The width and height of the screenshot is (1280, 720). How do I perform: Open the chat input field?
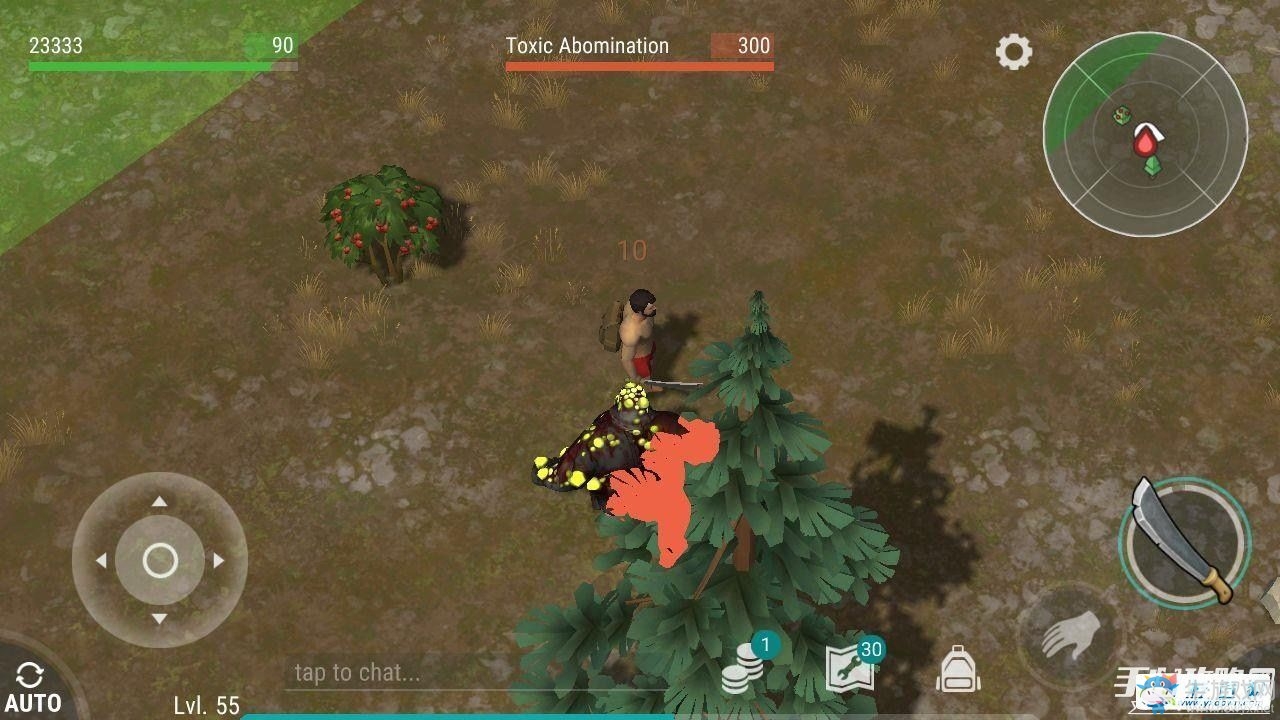point(400,672)
